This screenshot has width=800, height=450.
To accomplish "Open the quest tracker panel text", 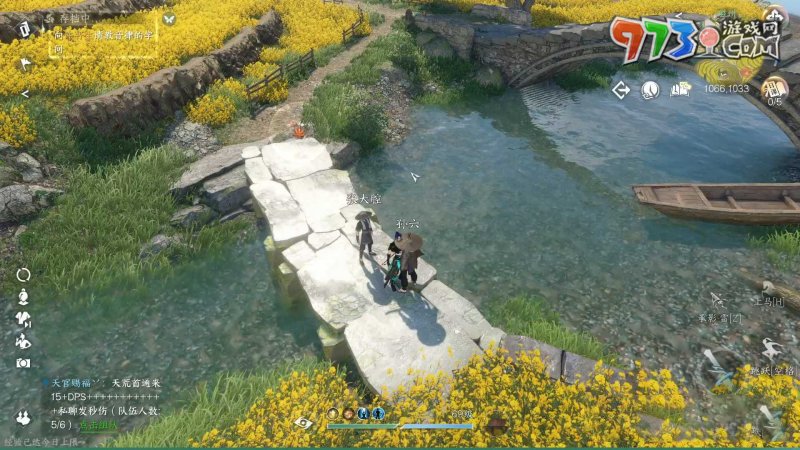I will click(x=110, y=35).
